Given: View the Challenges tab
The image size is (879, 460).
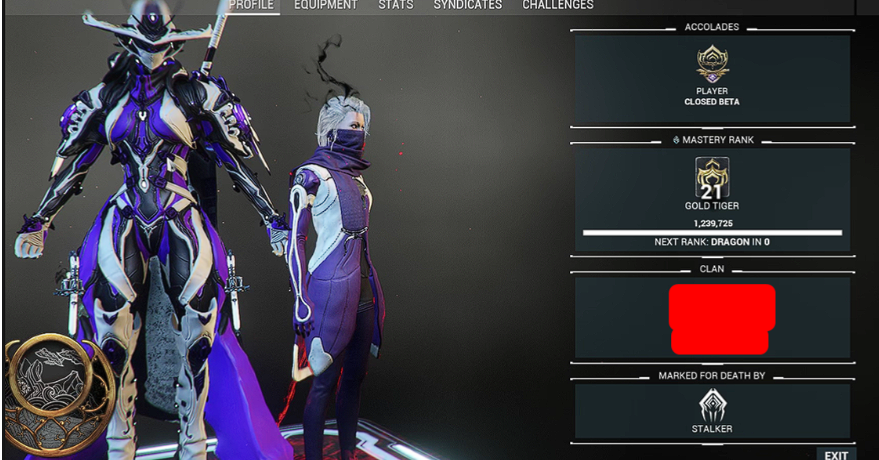Looking at the screenshot, I should point(557,5).
